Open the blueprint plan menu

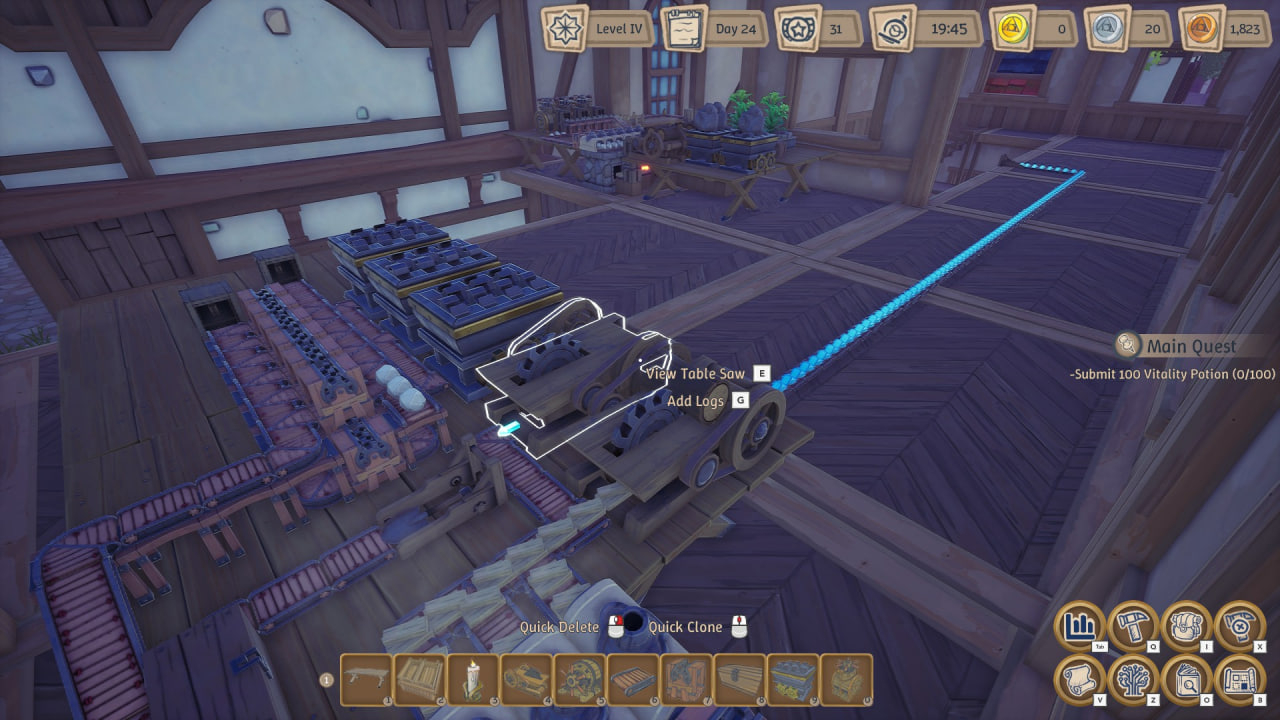coord(1240,680)
